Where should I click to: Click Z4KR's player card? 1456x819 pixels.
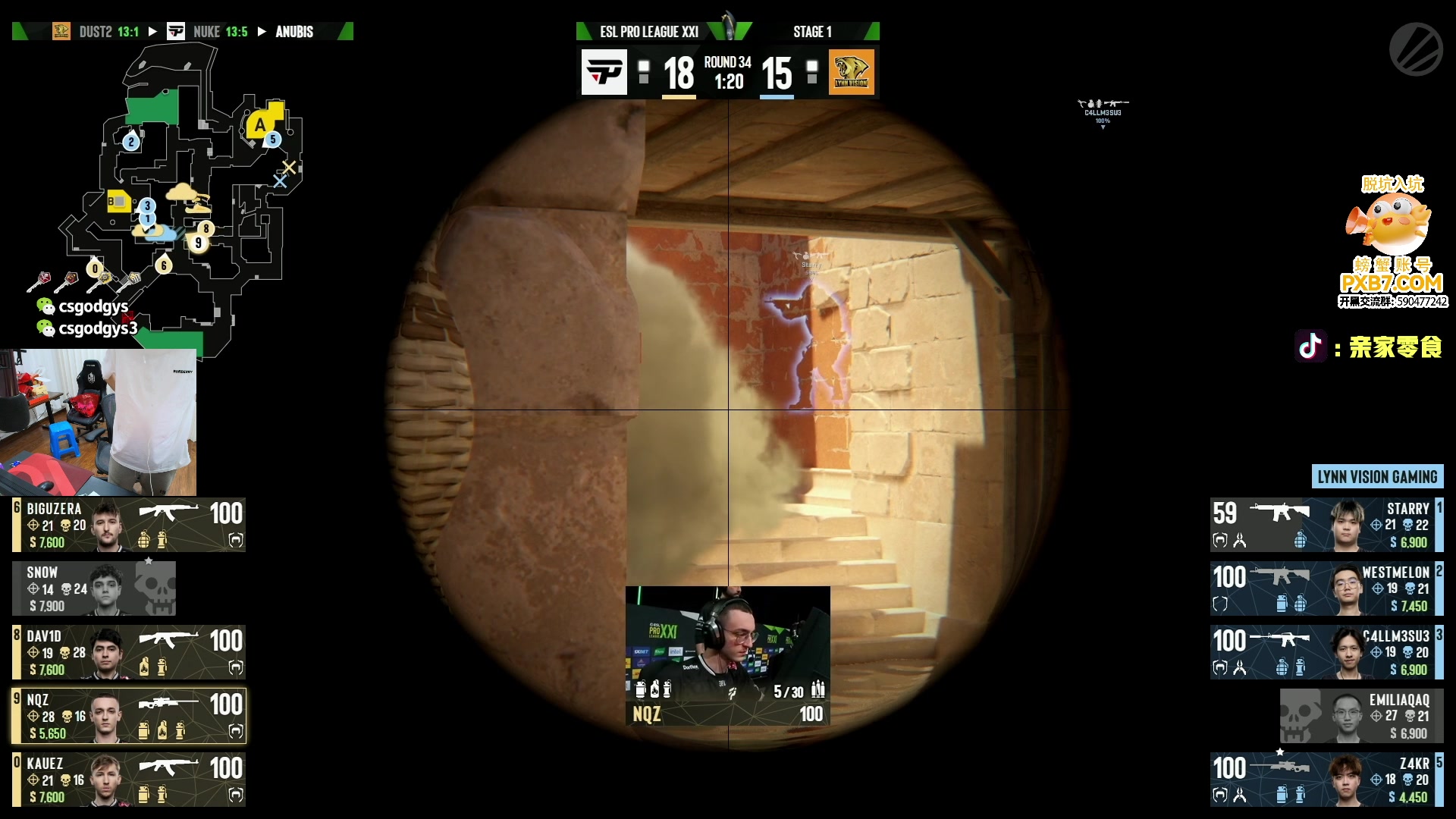tap(1326, 780)
